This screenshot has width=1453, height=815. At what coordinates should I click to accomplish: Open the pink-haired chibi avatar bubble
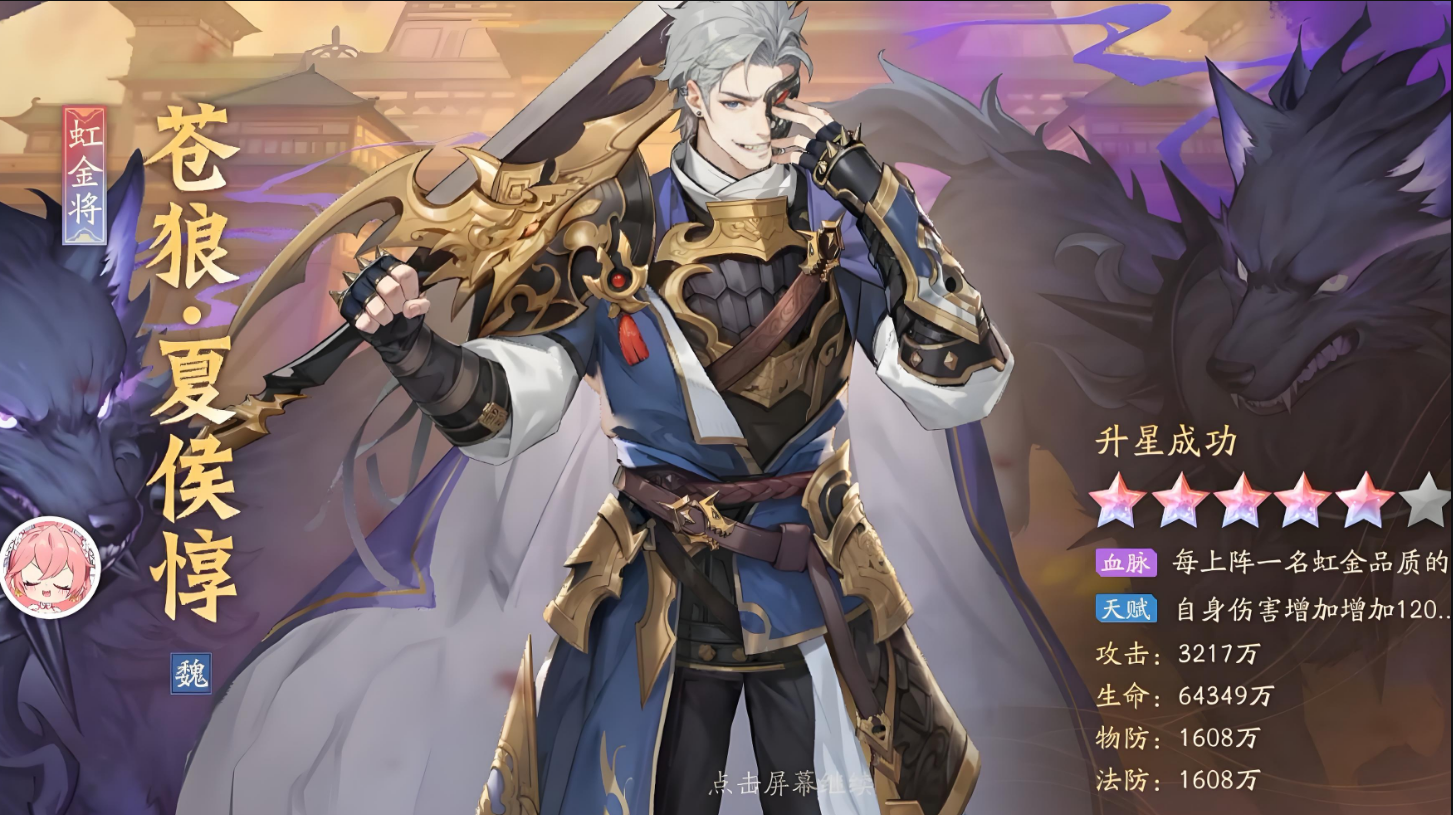49,567
